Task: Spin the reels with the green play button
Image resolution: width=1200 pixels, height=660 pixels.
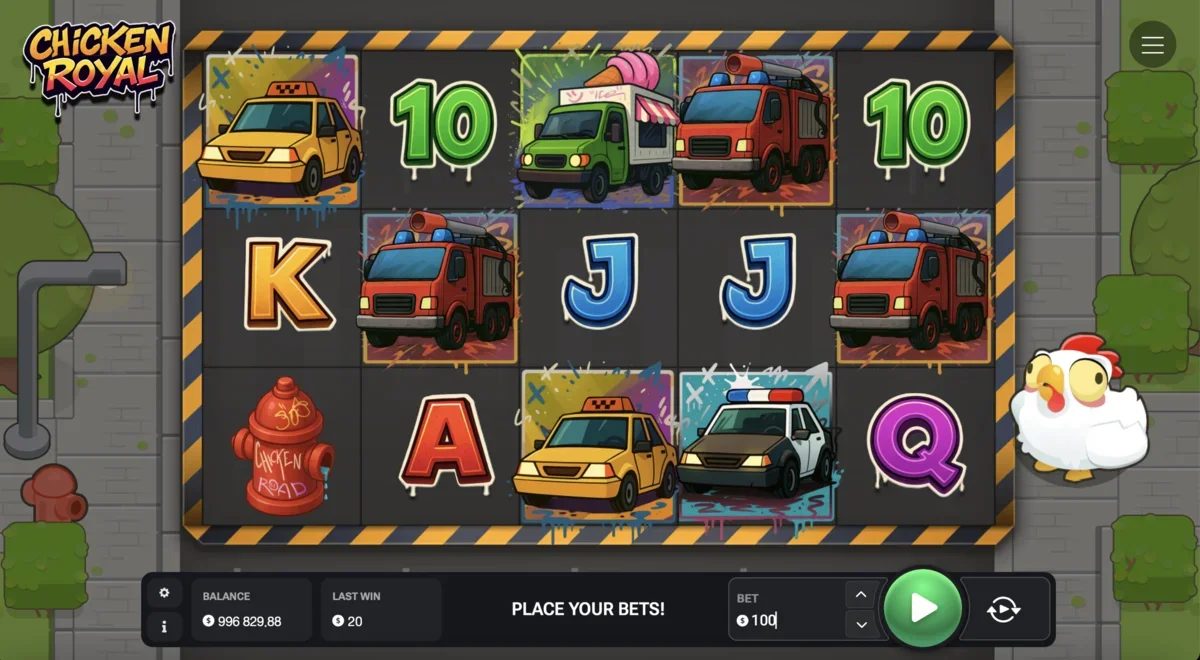Action: pyautogui.click(x=923, y=608)
